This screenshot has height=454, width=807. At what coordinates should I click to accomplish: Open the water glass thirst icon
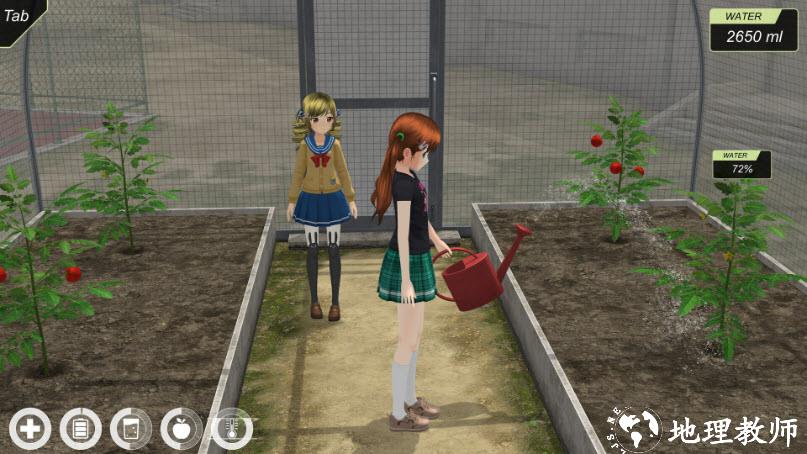(131, 429)
